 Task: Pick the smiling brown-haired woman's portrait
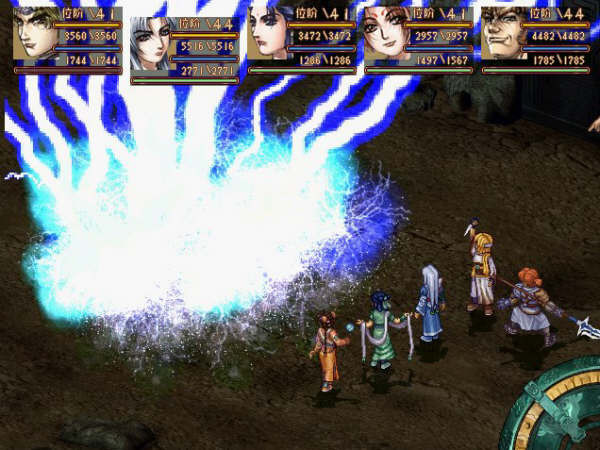click(387, 36)
